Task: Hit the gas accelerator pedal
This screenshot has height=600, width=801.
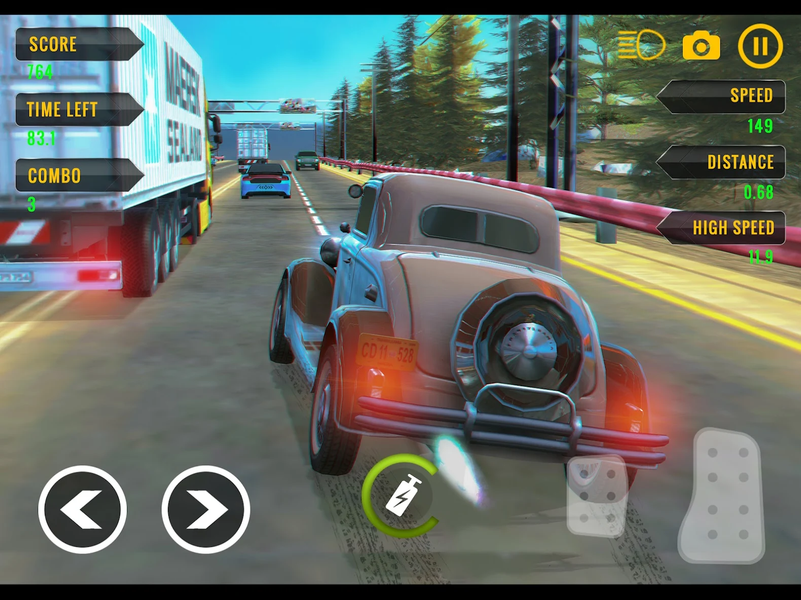Action: [721, 496]
